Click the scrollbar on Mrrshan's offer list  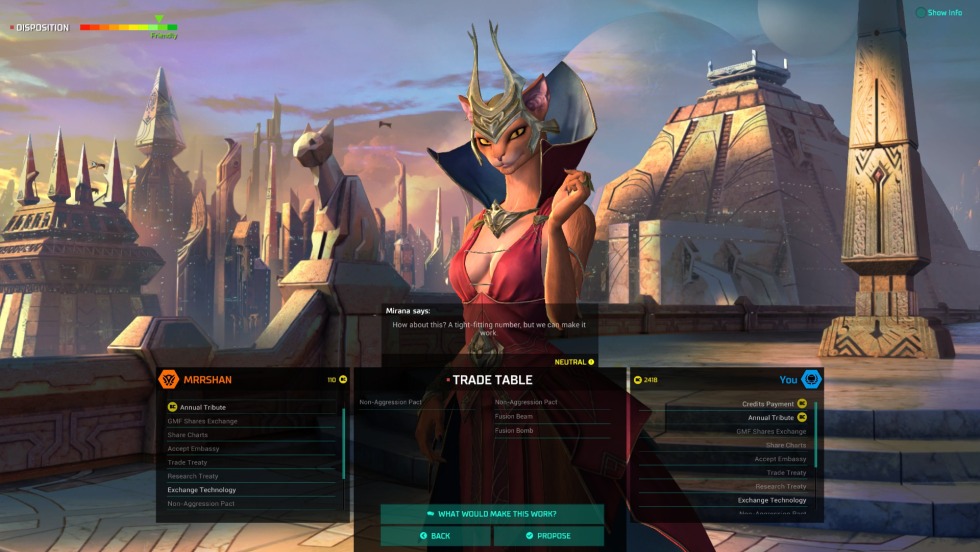[344, 442]
